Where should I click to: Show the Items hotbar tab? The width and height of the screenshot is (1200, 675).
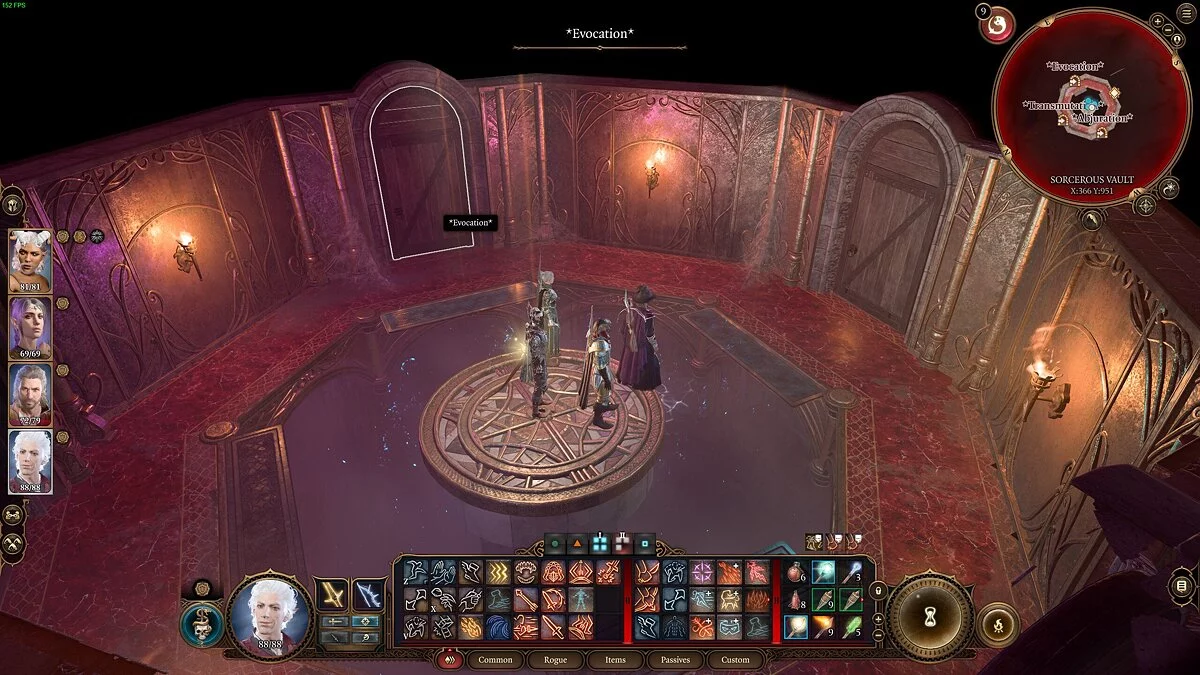coord(615,660)
